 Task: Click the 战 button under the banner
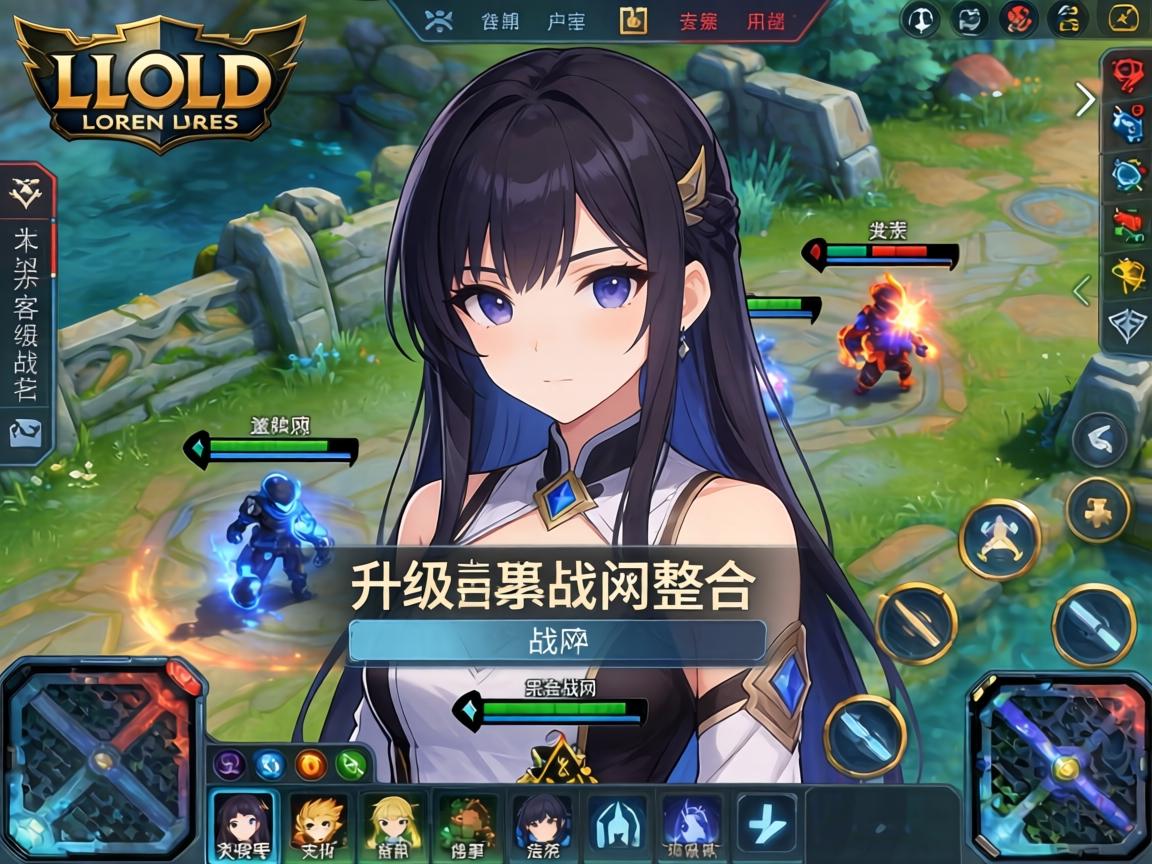tap(557, 641)
